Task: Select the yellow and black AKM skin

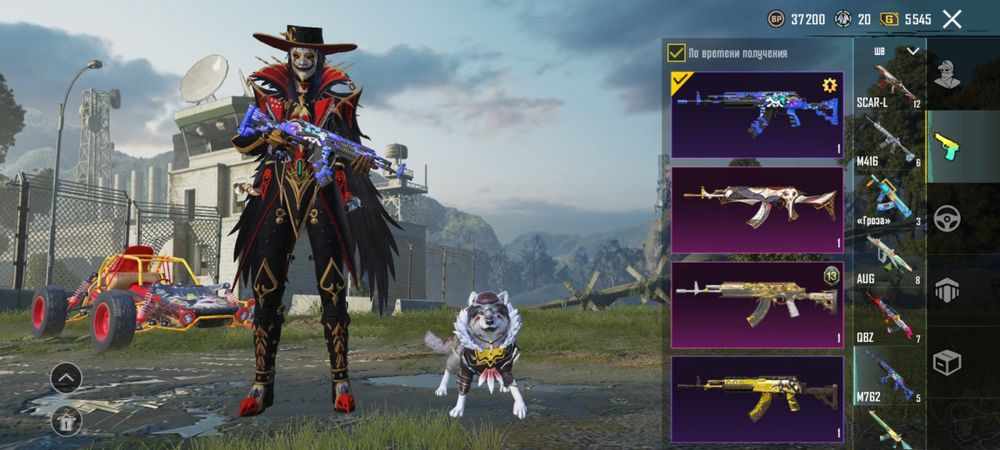Action: click(x=757, y=398)
